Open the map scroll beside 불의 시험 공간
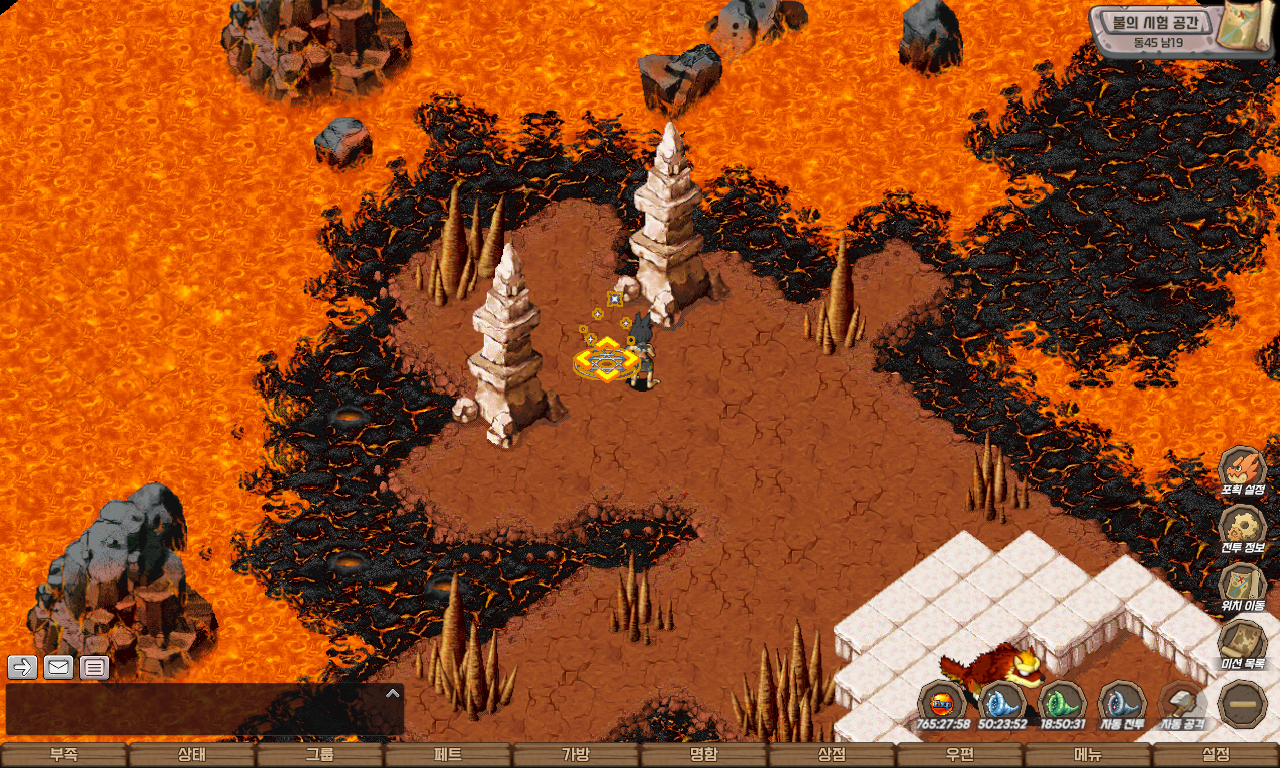Screen dimensions: 1280x768 click(1243, 27)
